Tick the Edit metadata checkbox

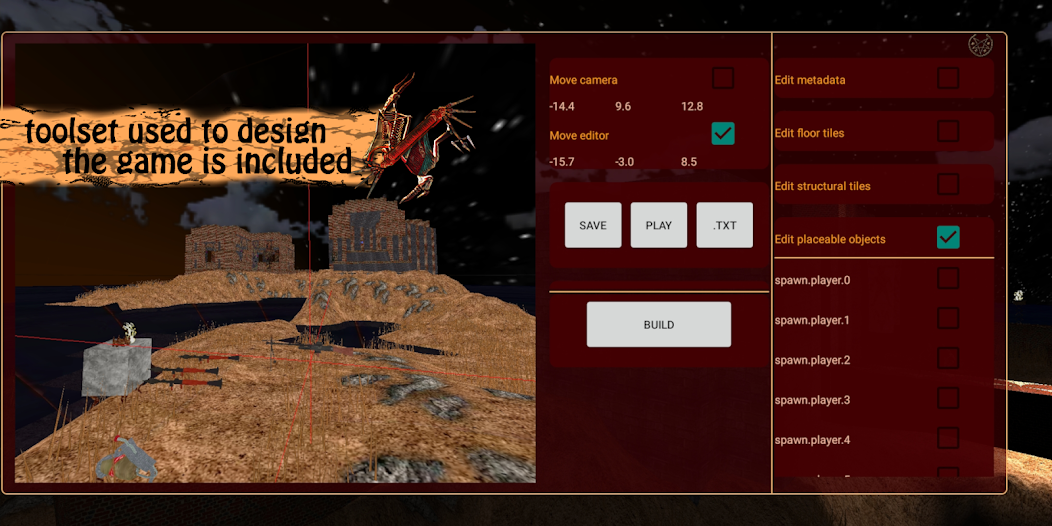click(948, 78)
